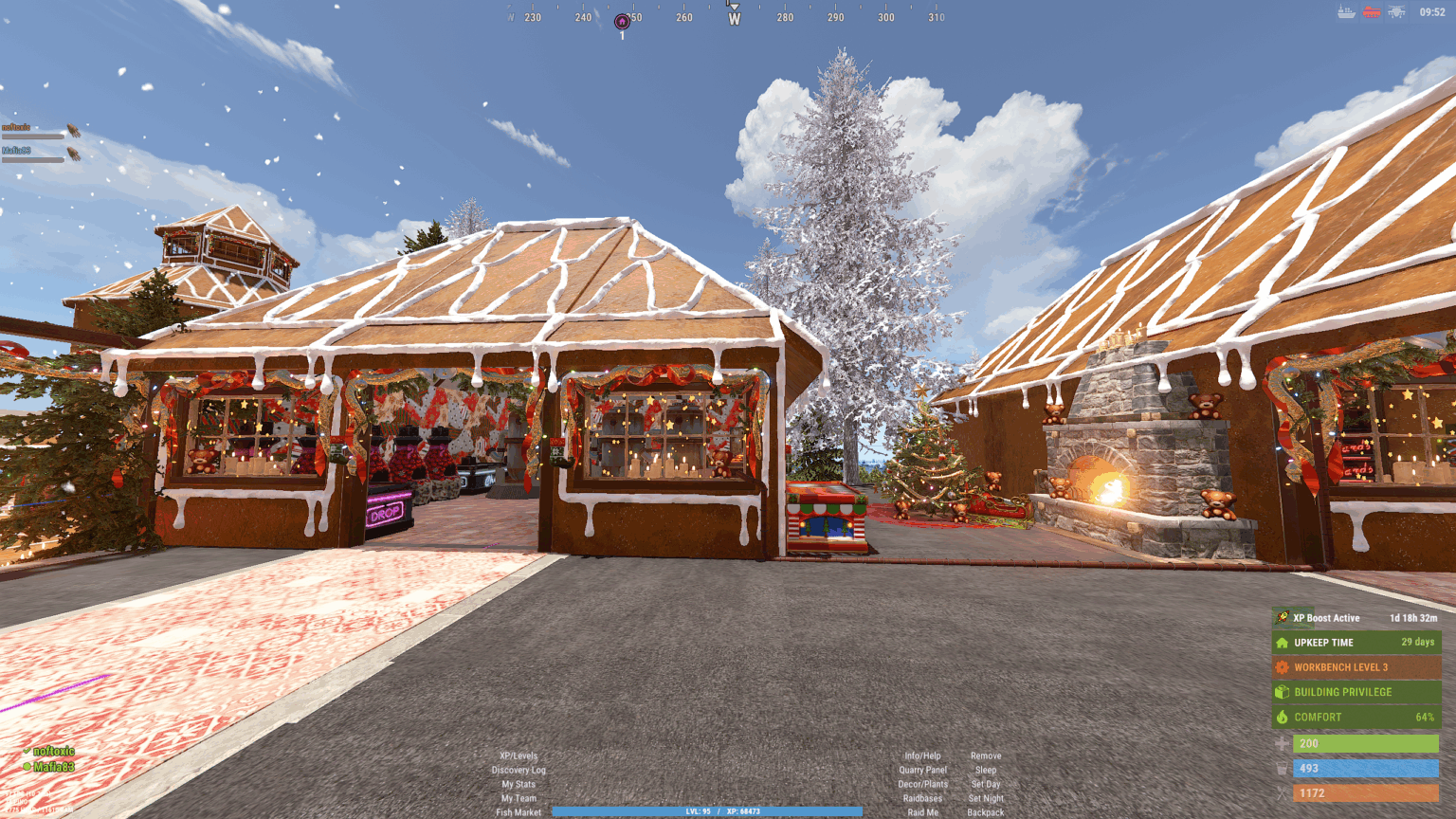Expand the Quarry Panel
The width and height of the screenshot is (1456, 819).
coord(922,770)
